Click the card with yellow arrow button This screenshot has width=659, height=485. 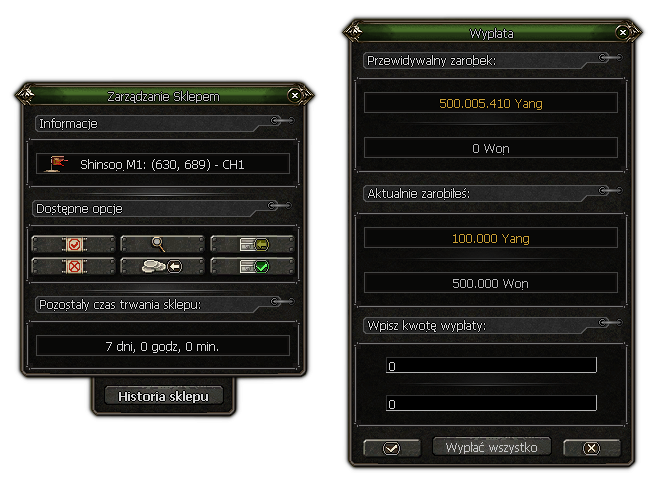(x=252, y=244)
